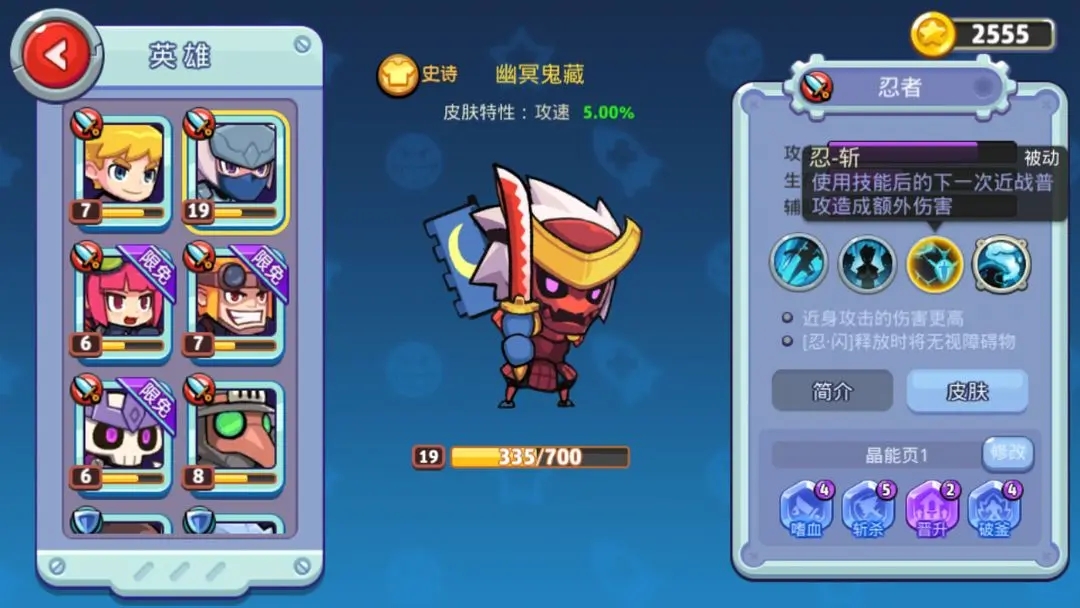Go back with the red arrow button

pyautogui.click(x=56, y=54)
